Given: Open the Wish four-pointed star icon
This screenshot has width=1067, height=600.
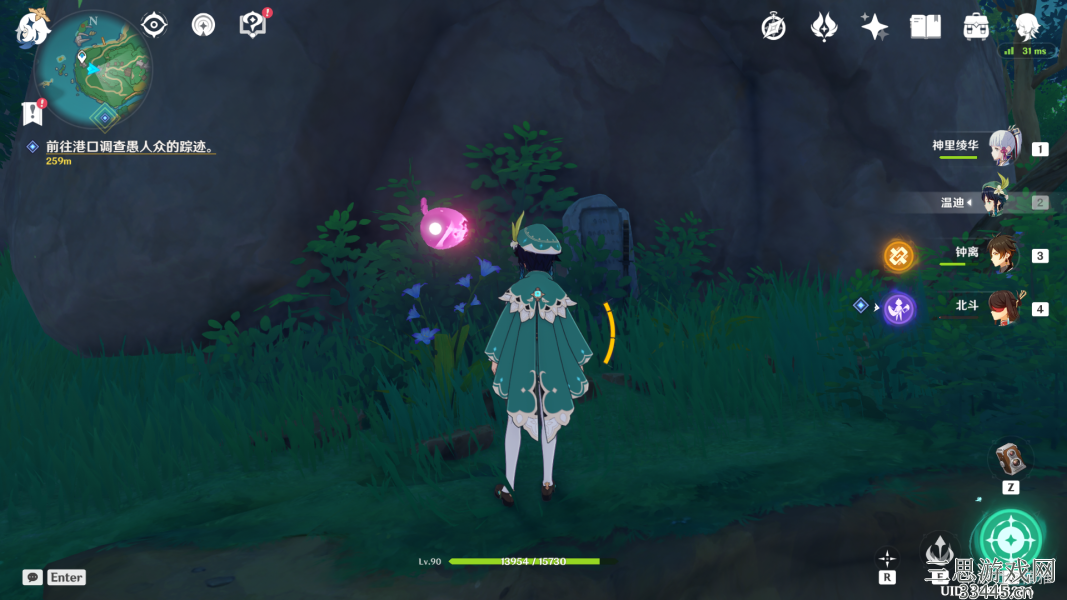Looking at the screenshot, I should coord(874,27).
